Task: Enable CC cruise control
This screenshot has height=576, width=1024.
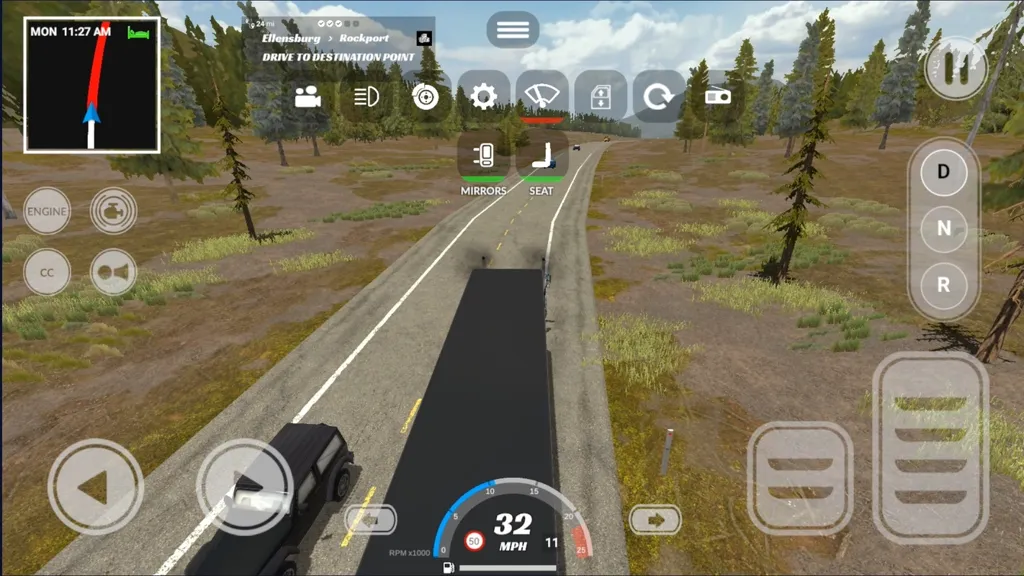Action: (47, 272)
